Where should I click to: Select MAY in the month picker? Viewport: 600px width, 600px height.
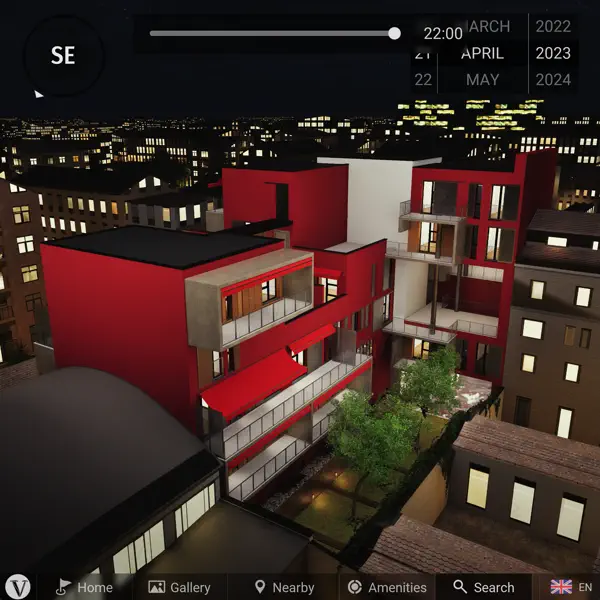[482, 80]
